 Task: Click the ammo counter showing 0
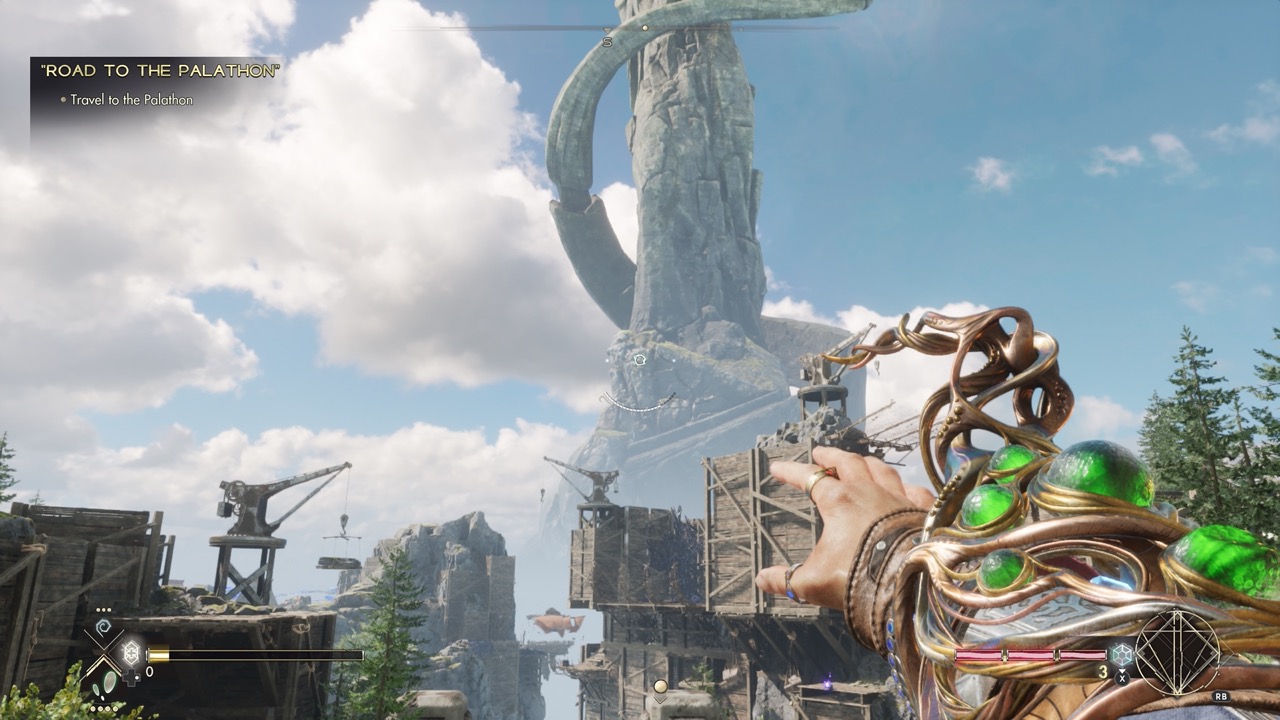[x=149, y=670]
